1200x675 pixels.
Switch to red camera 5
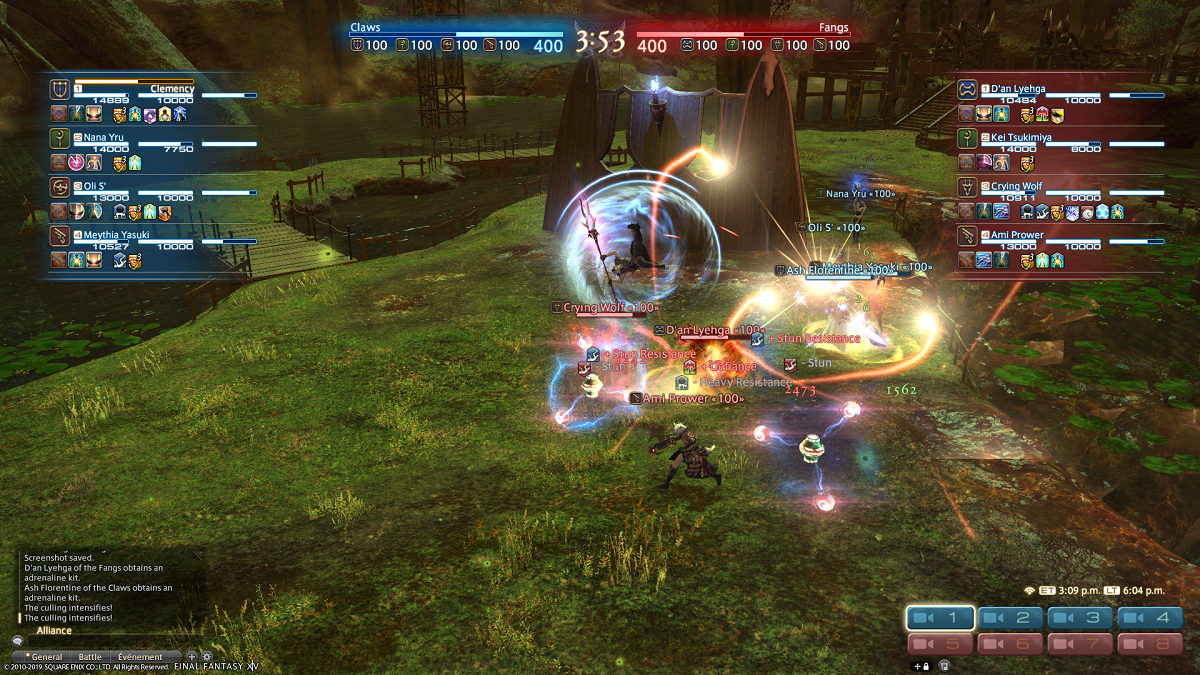(x=941, y=645)
